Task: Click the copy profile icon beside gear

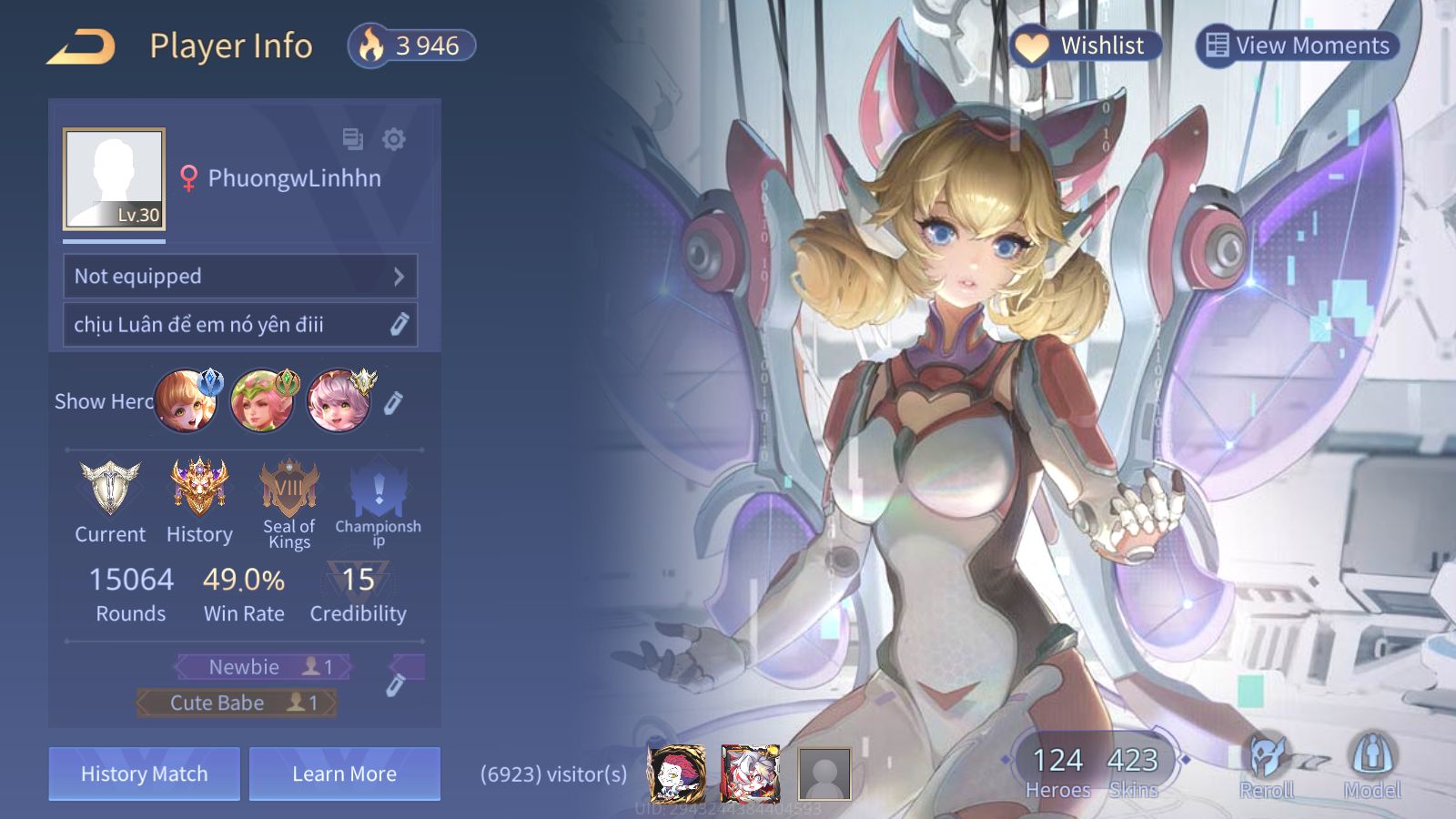Action: [352, 139]
